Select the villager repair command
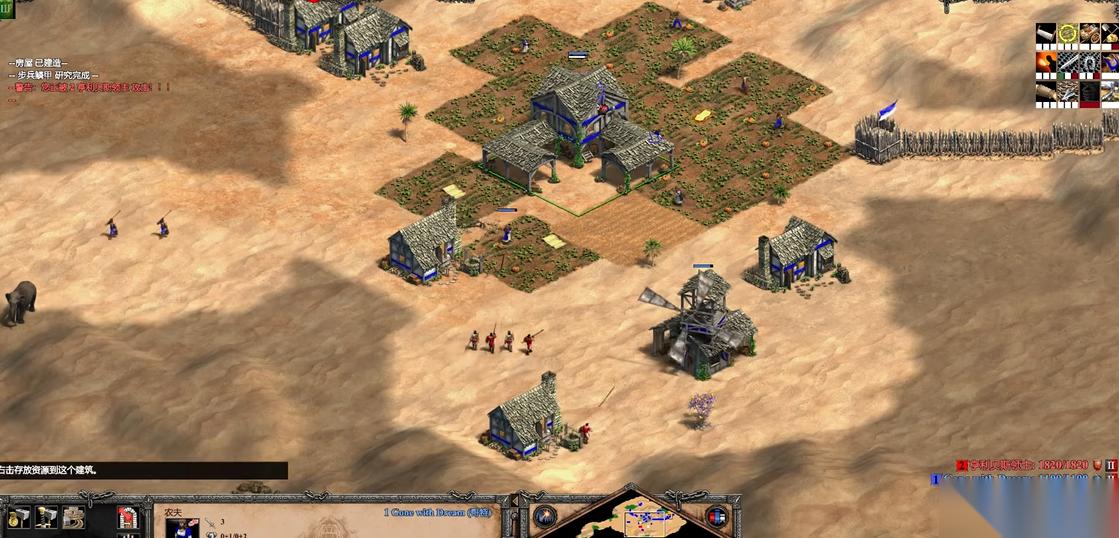The height and width of the screenshot is (538, 1119). (x=73, y=517)
